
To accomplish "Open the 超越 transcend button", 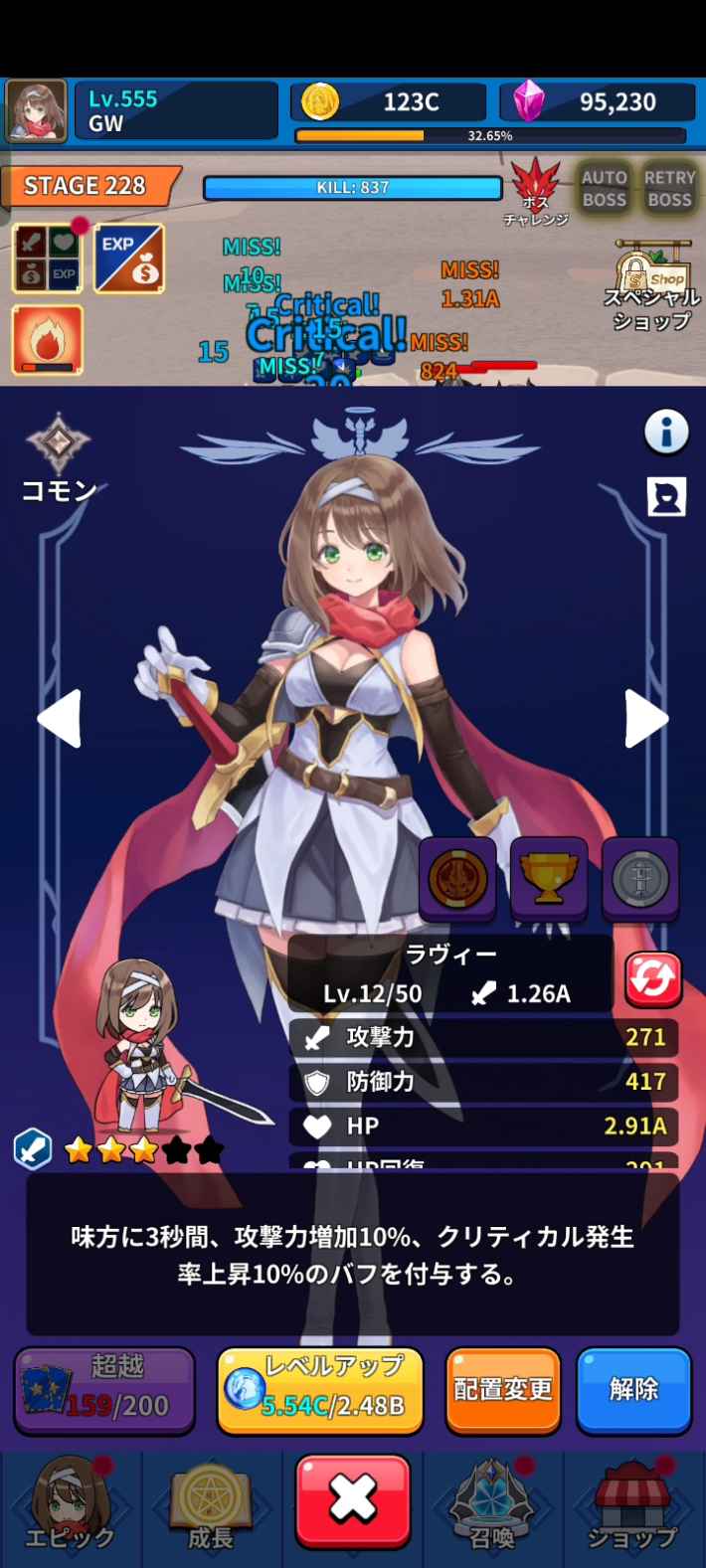I will pos(104,1389).
